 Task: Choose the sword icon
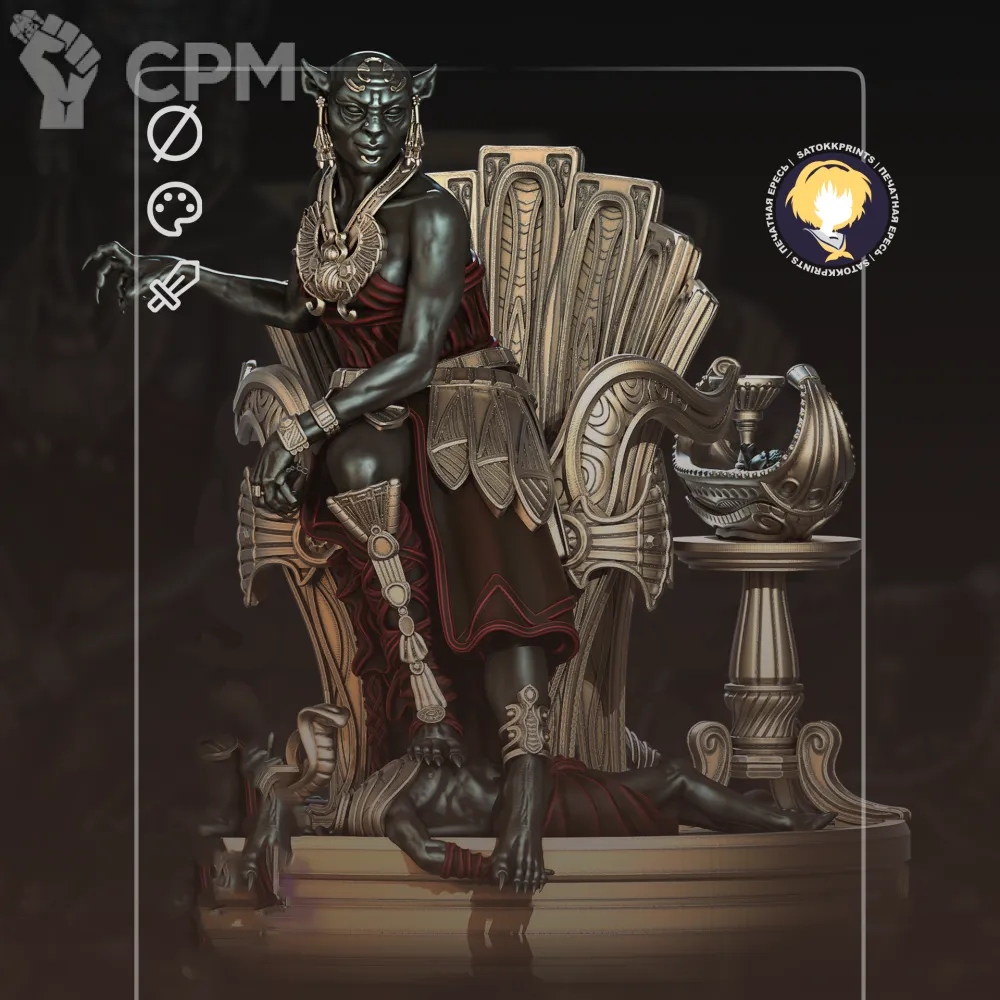pos(174,286)
